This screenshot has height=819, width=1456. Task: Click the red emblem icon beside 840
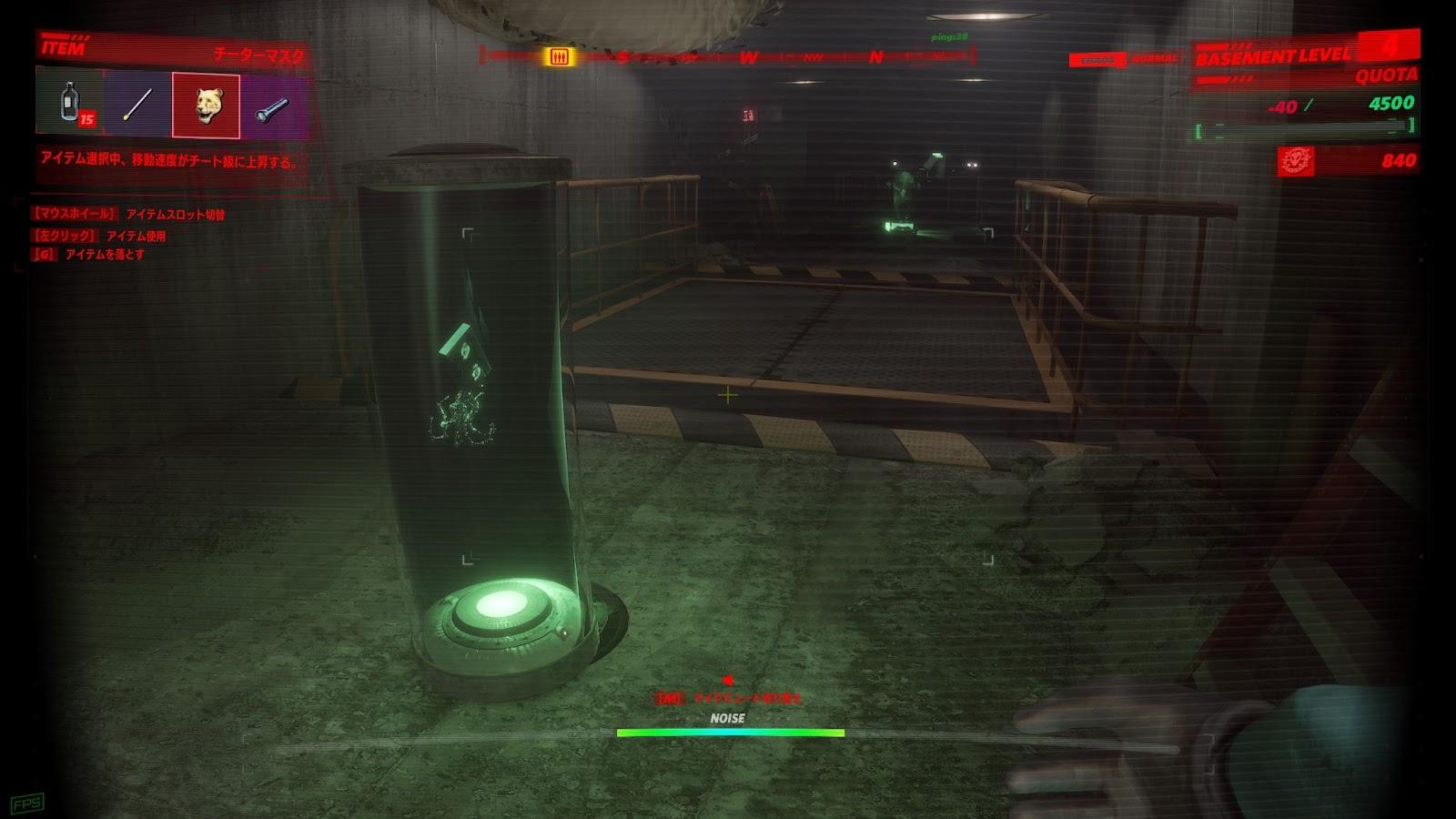point(1296,161)
